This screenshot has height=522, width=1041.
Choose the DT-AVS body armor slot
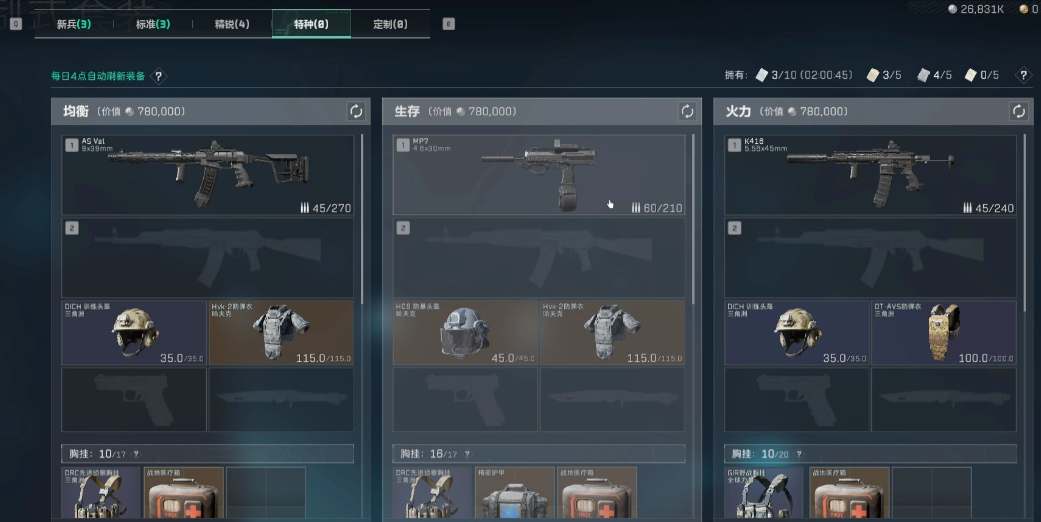(x=943, y=332)
